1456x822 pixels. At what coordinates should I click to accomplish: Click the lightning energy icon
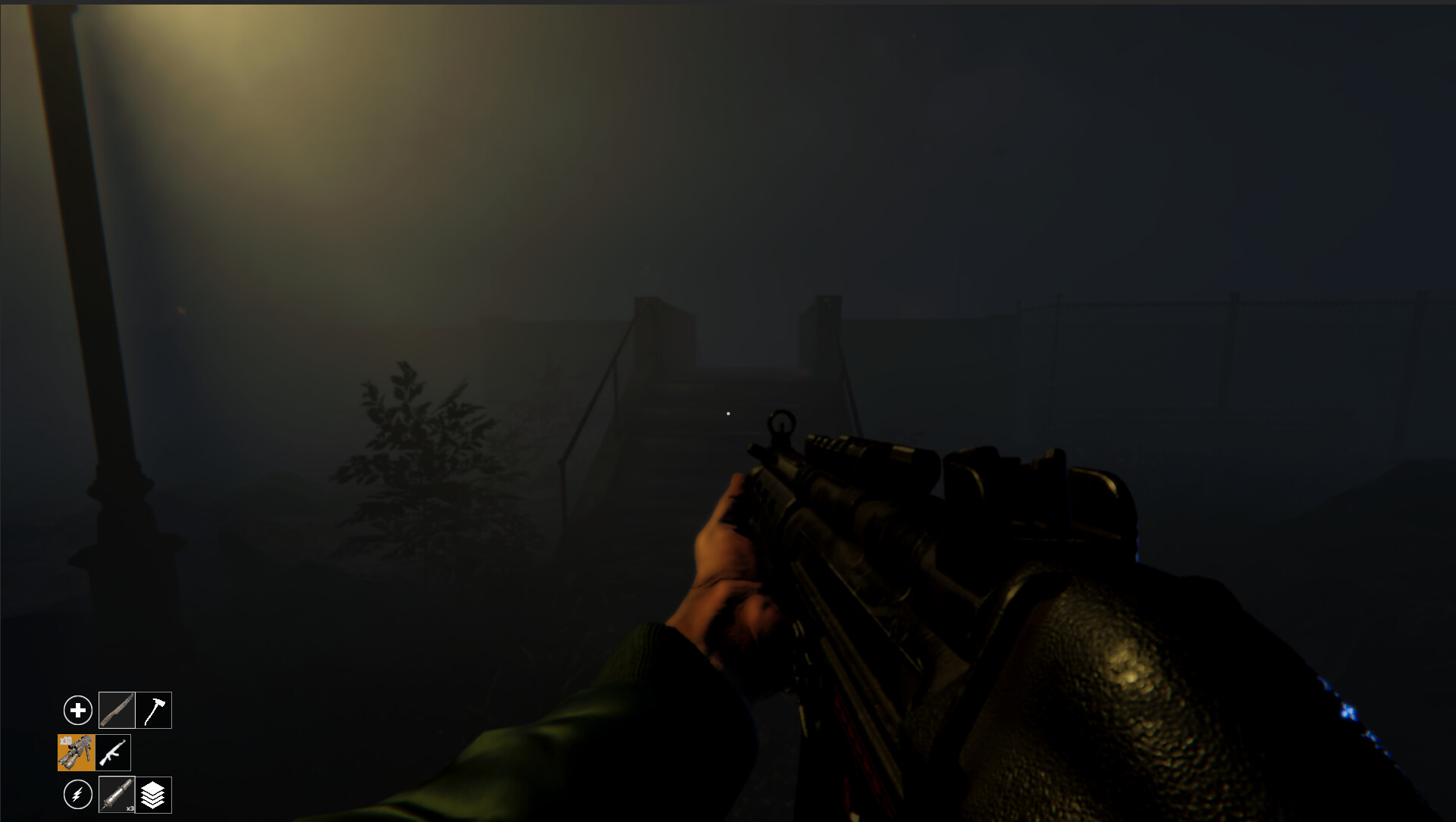coord(77,795)
